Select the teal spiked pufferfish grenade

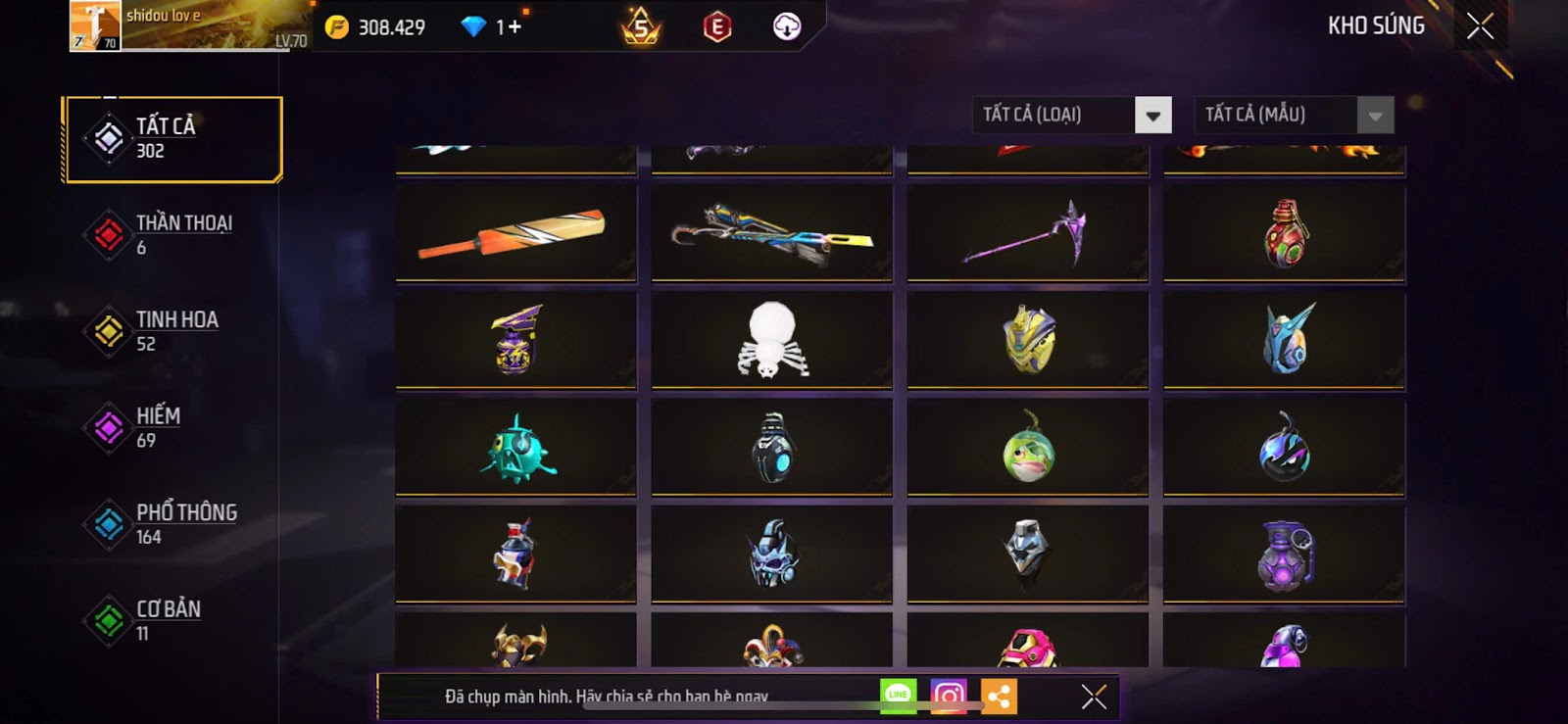[515, 447]
